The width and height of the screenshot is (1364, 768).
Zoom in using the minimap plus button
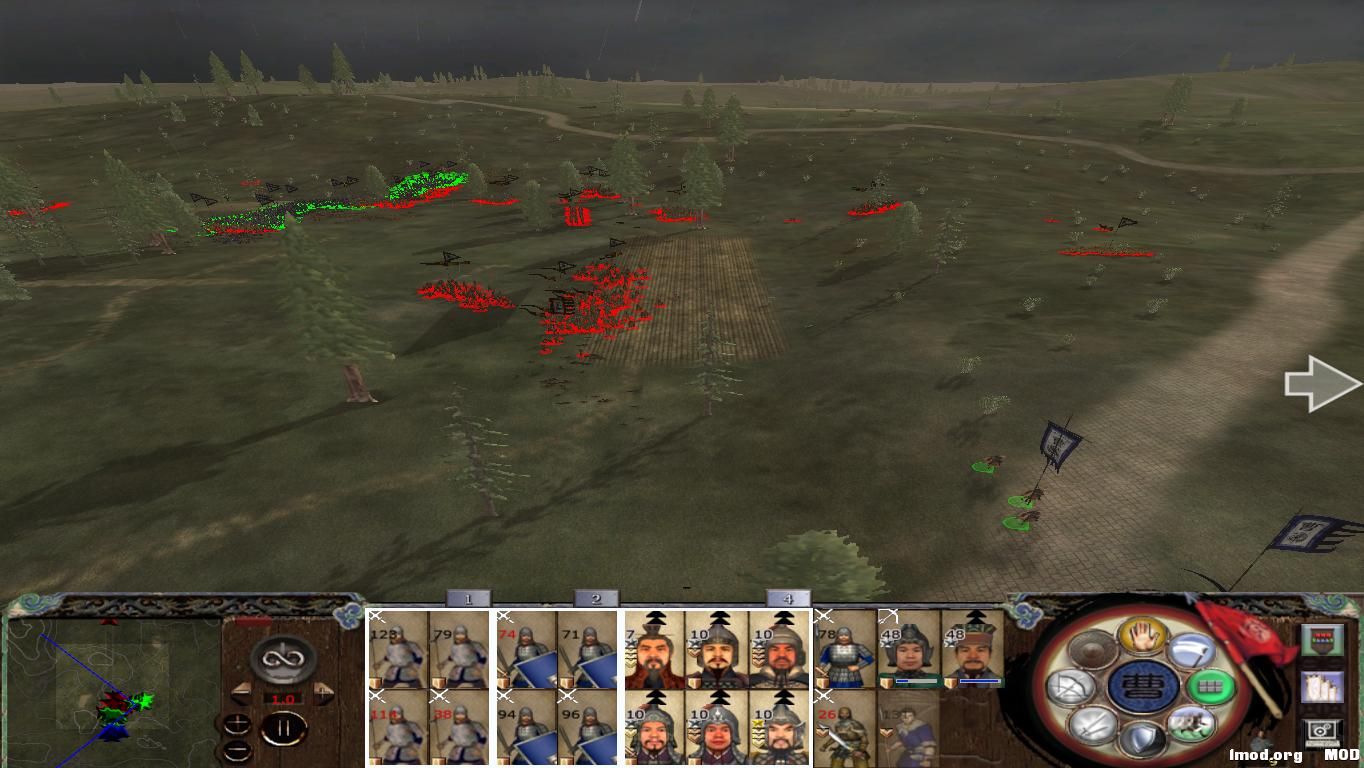coord(237,723)
